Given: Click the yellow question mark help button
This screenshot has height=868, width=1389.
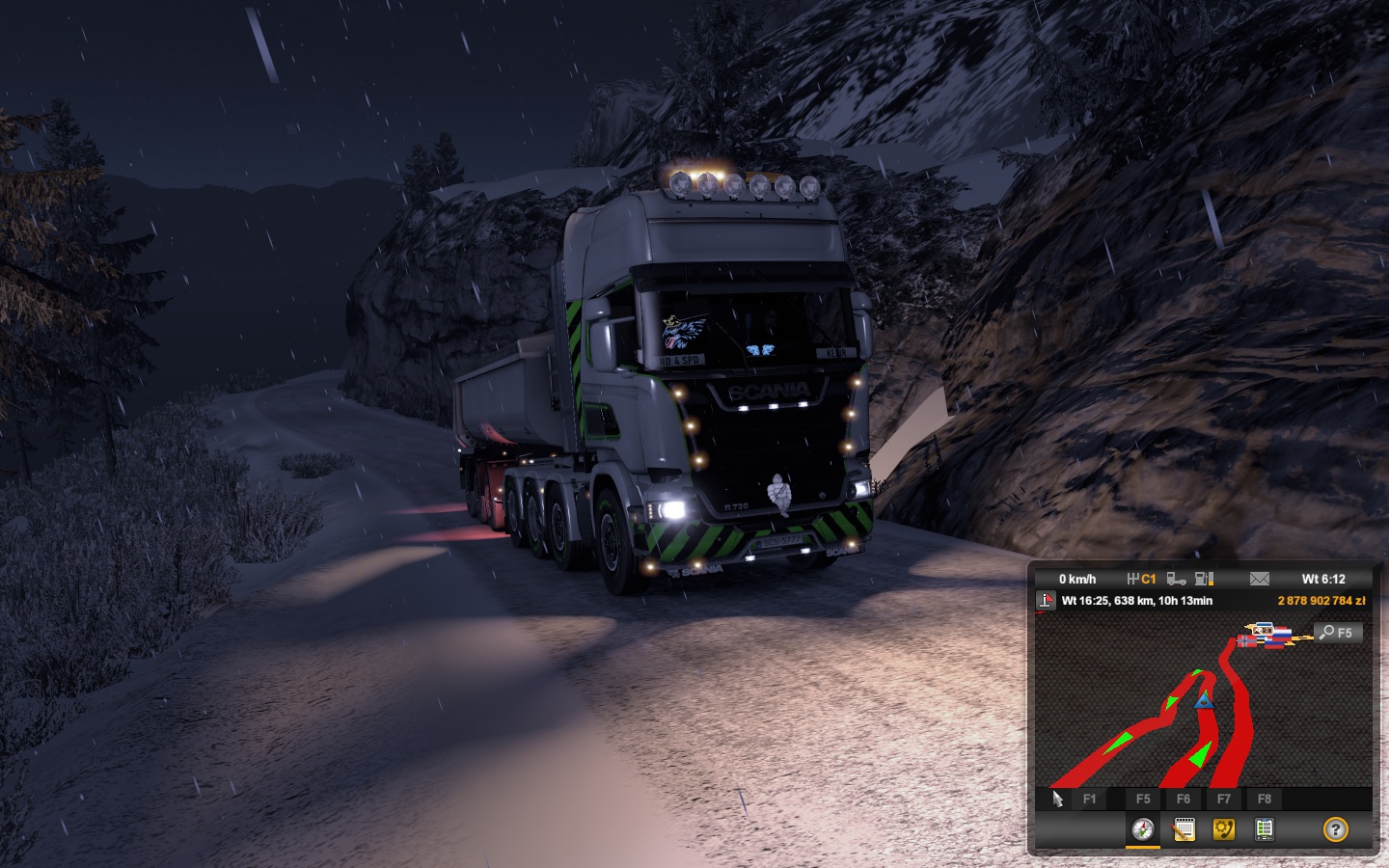Looking at the screenshot, I should coord(1335,829).
